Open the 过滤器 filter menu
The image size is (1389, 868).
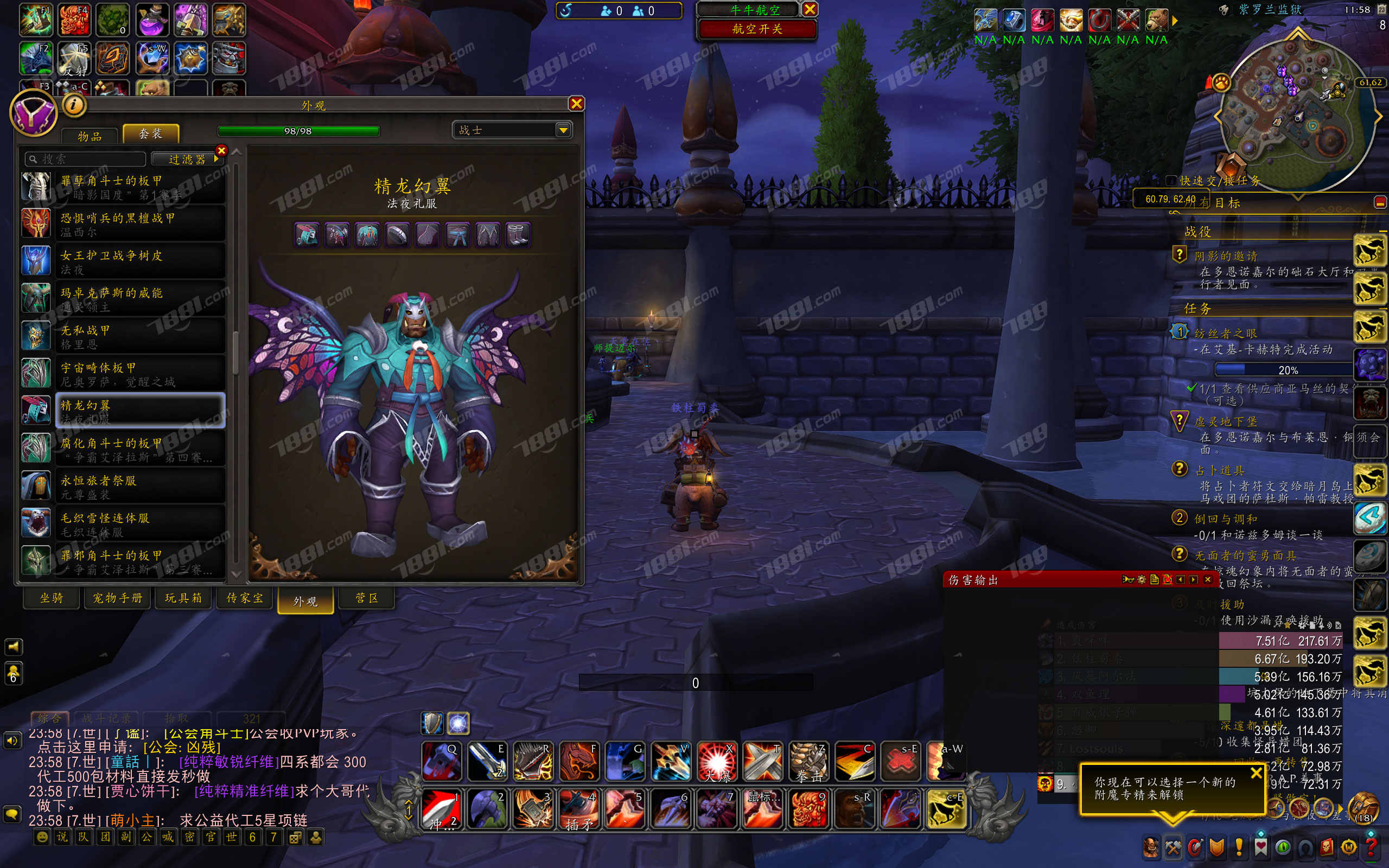(x=187, y=159)
